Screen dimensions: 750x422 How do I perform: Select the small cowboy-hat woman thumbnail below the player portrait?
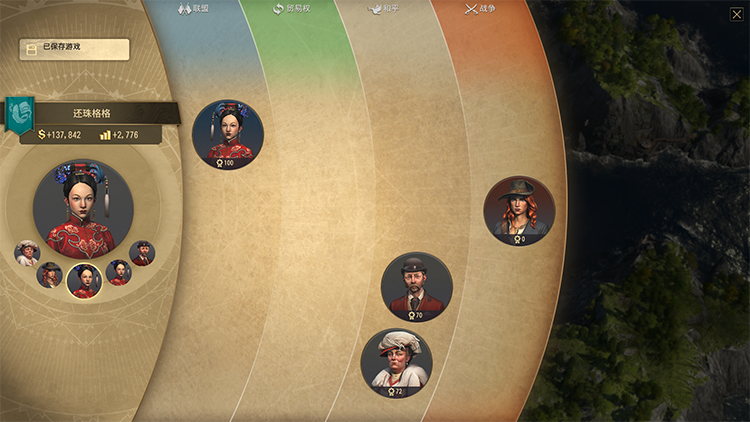coord(49,274)
